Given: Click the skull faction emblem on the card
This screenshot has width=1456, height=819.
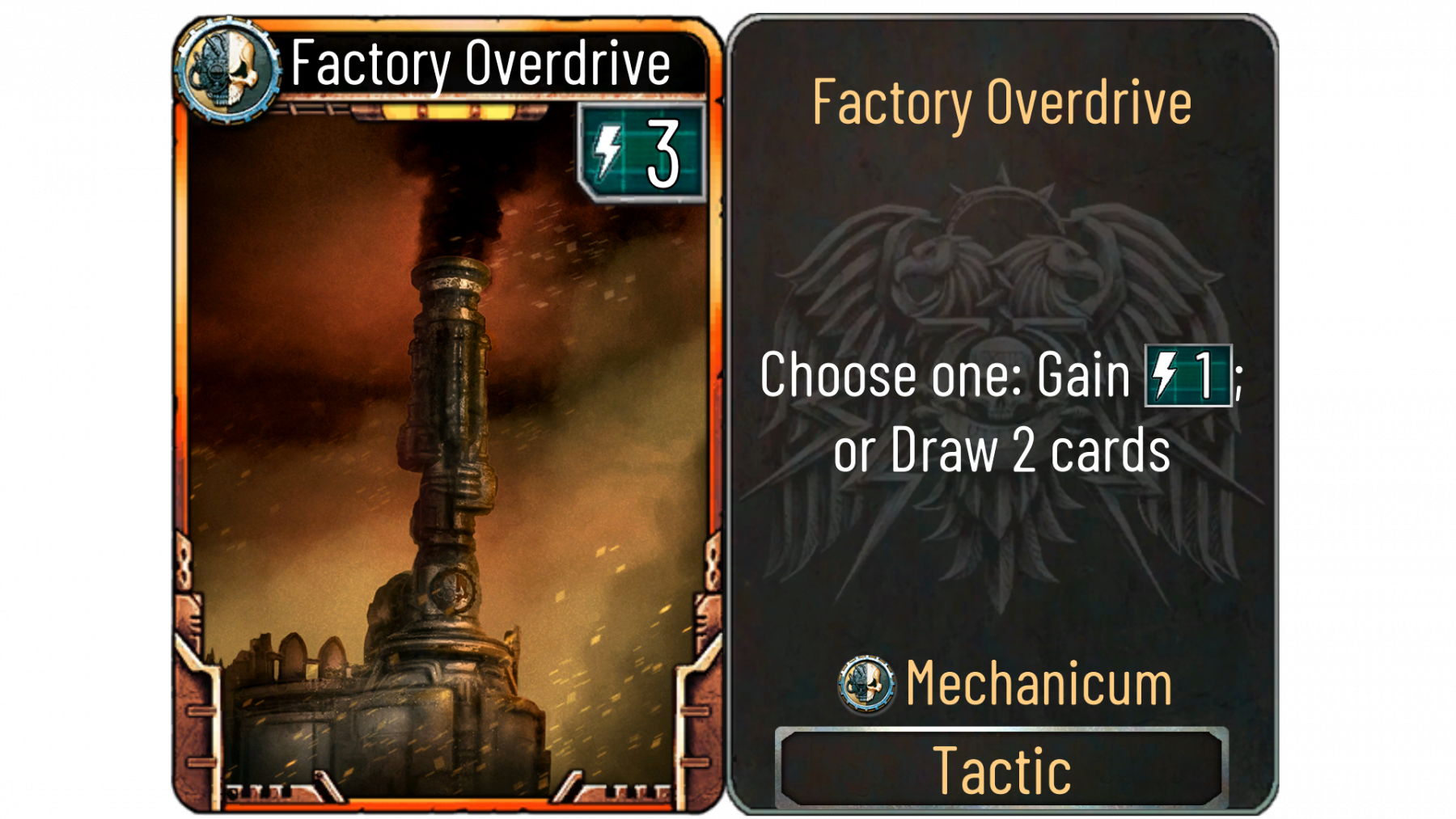Looking at the screenshot, I should coord(227,71).
